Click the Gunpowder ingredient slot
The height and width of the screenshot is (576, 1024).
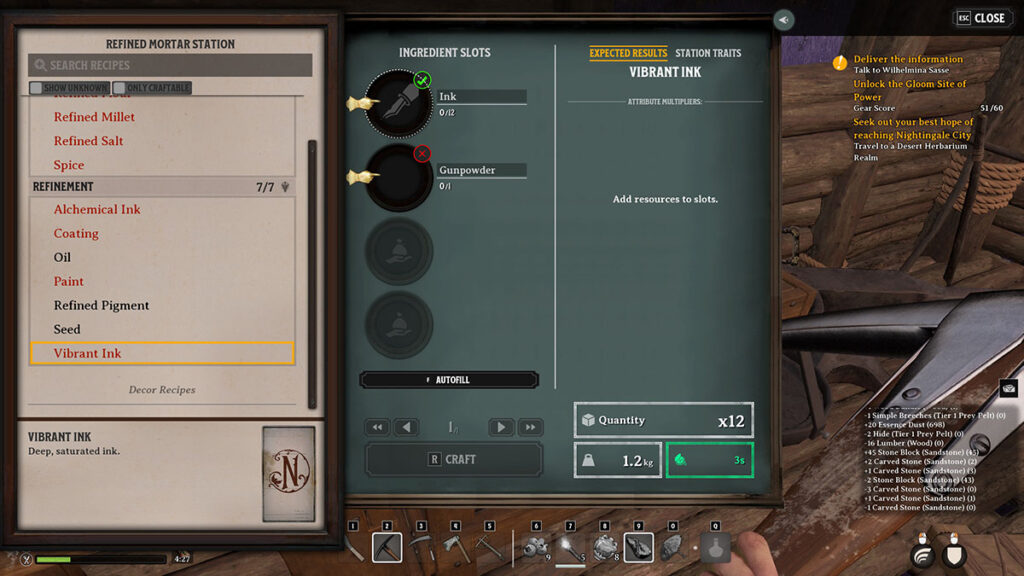(398, 177)
